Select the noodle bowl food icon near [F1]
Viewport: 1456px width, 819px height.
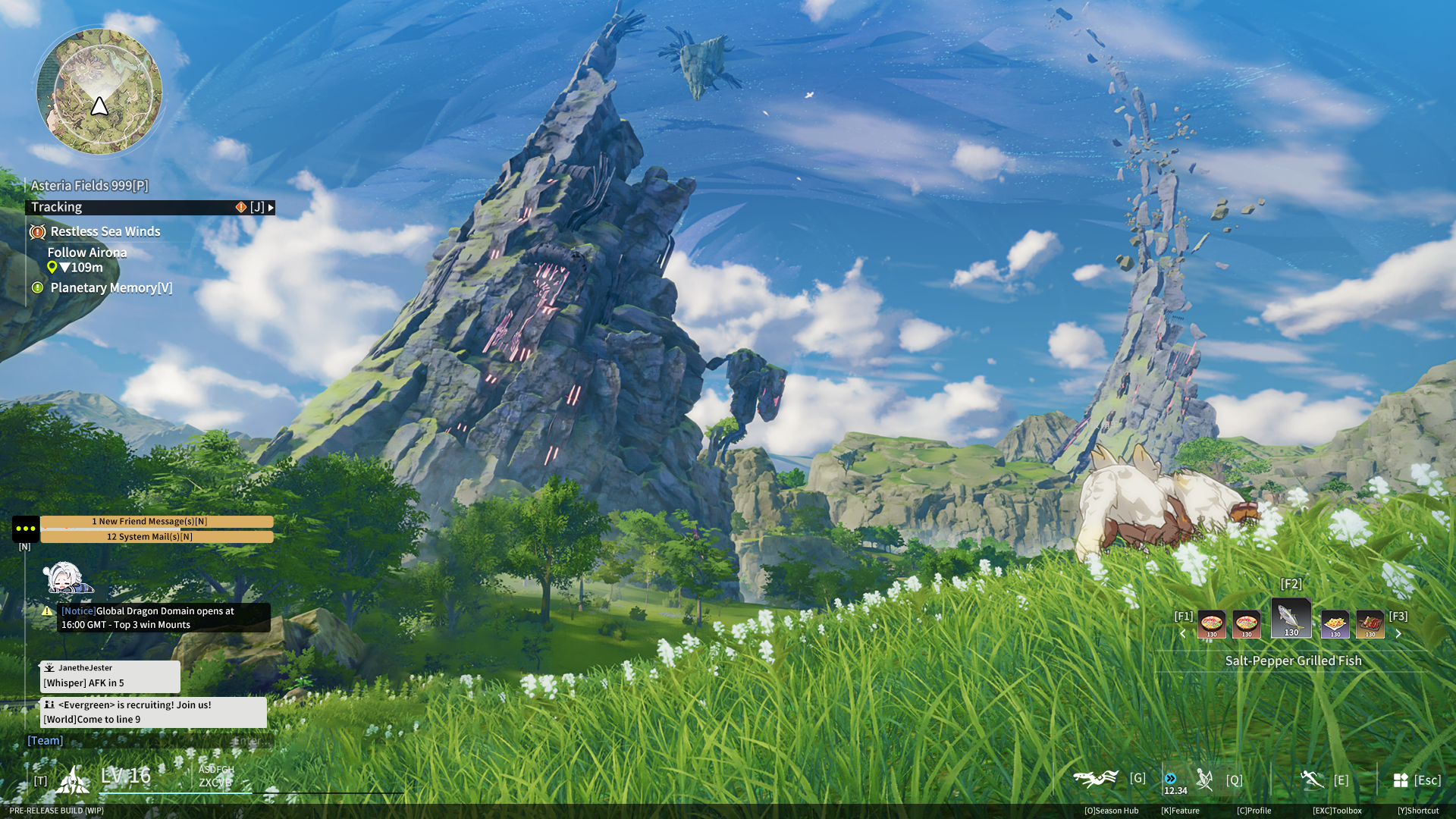click(x=1212, y=623)
